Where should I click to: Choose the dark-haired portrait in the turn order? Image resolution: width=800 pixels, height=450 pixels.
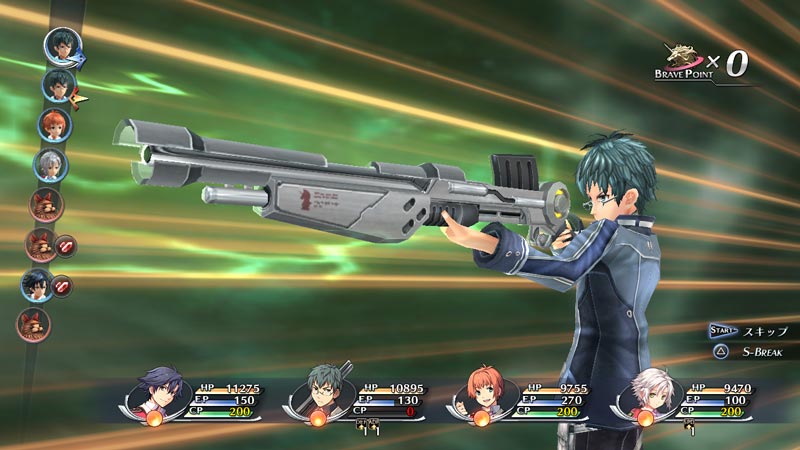37,284
